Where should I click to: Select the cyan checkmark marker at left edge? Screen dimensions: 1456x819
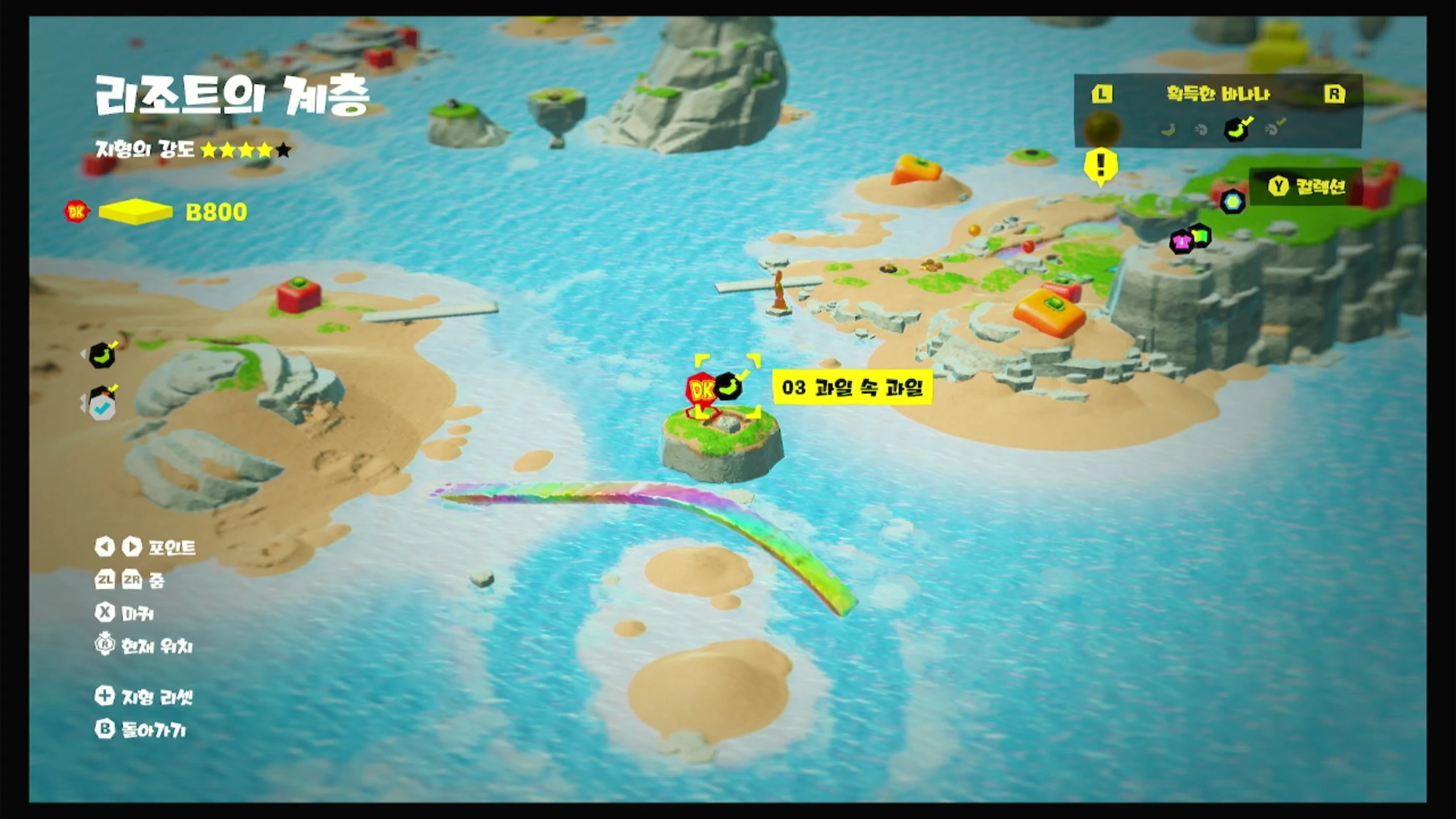coord(103,404)
